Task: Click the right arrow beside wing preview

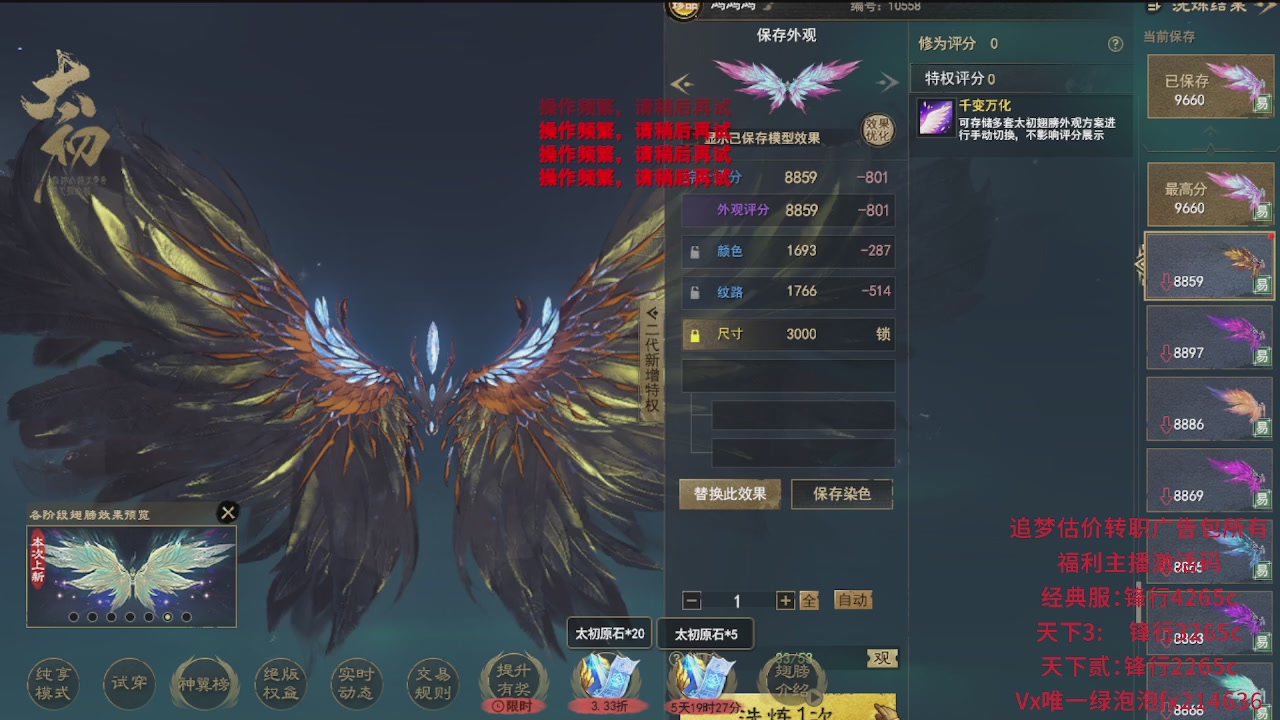Action: pyautogui.click(x=887, y=82)
